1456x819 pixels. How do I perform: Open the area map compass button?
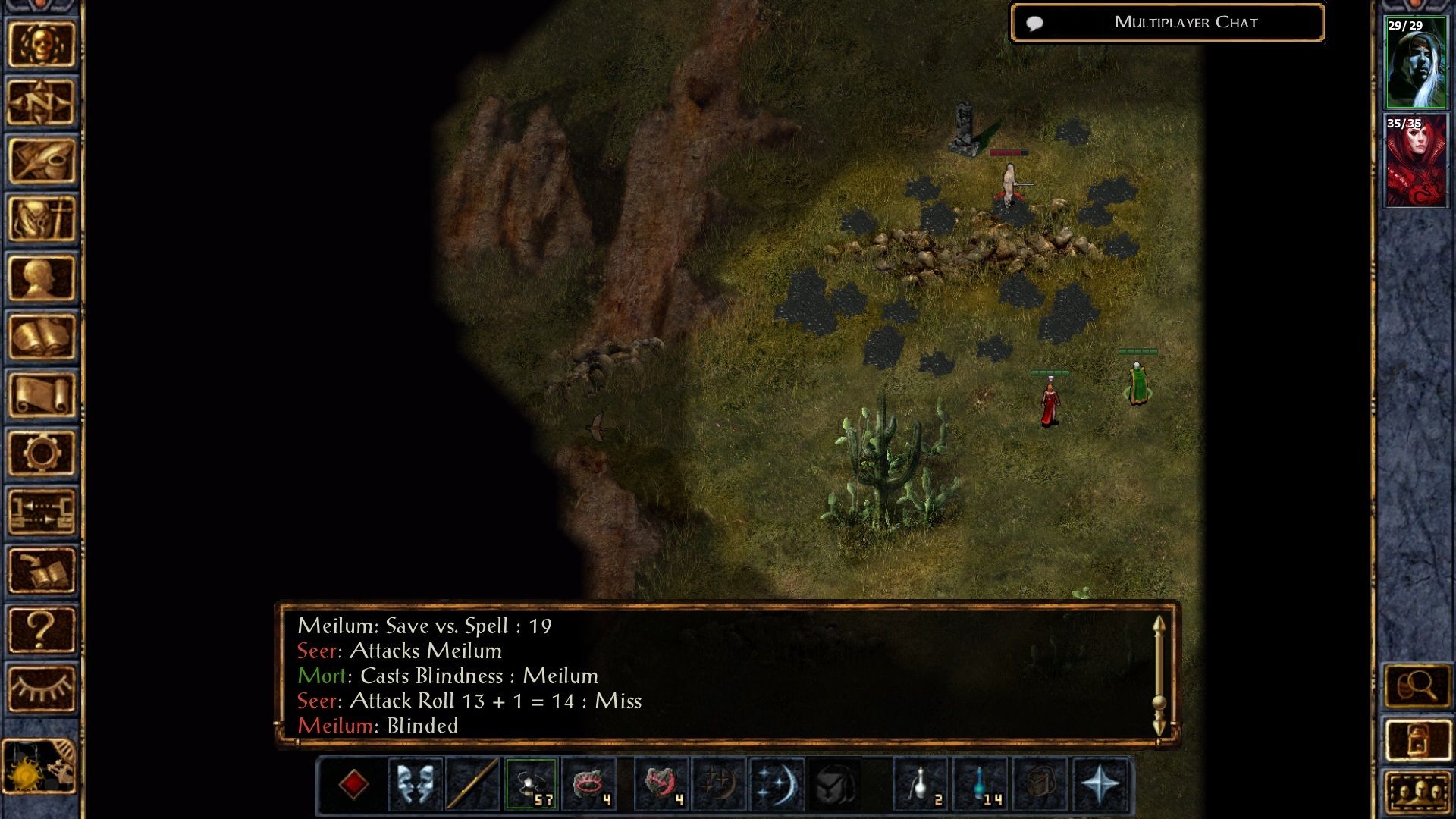[42, 102]
